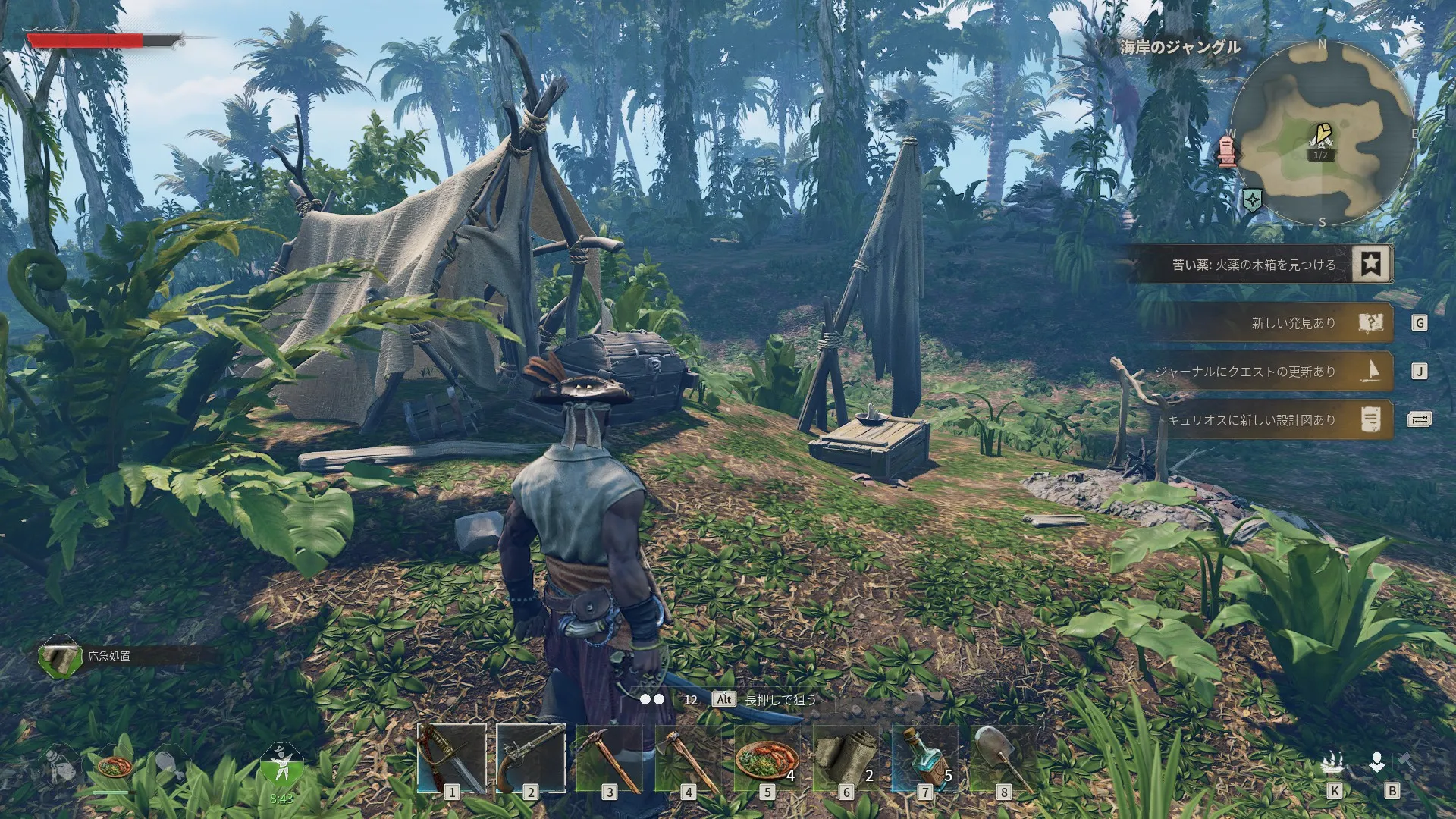Use the blue potion bottle slot
This screenshot has width=1456, height=819.
click(925, 759)
